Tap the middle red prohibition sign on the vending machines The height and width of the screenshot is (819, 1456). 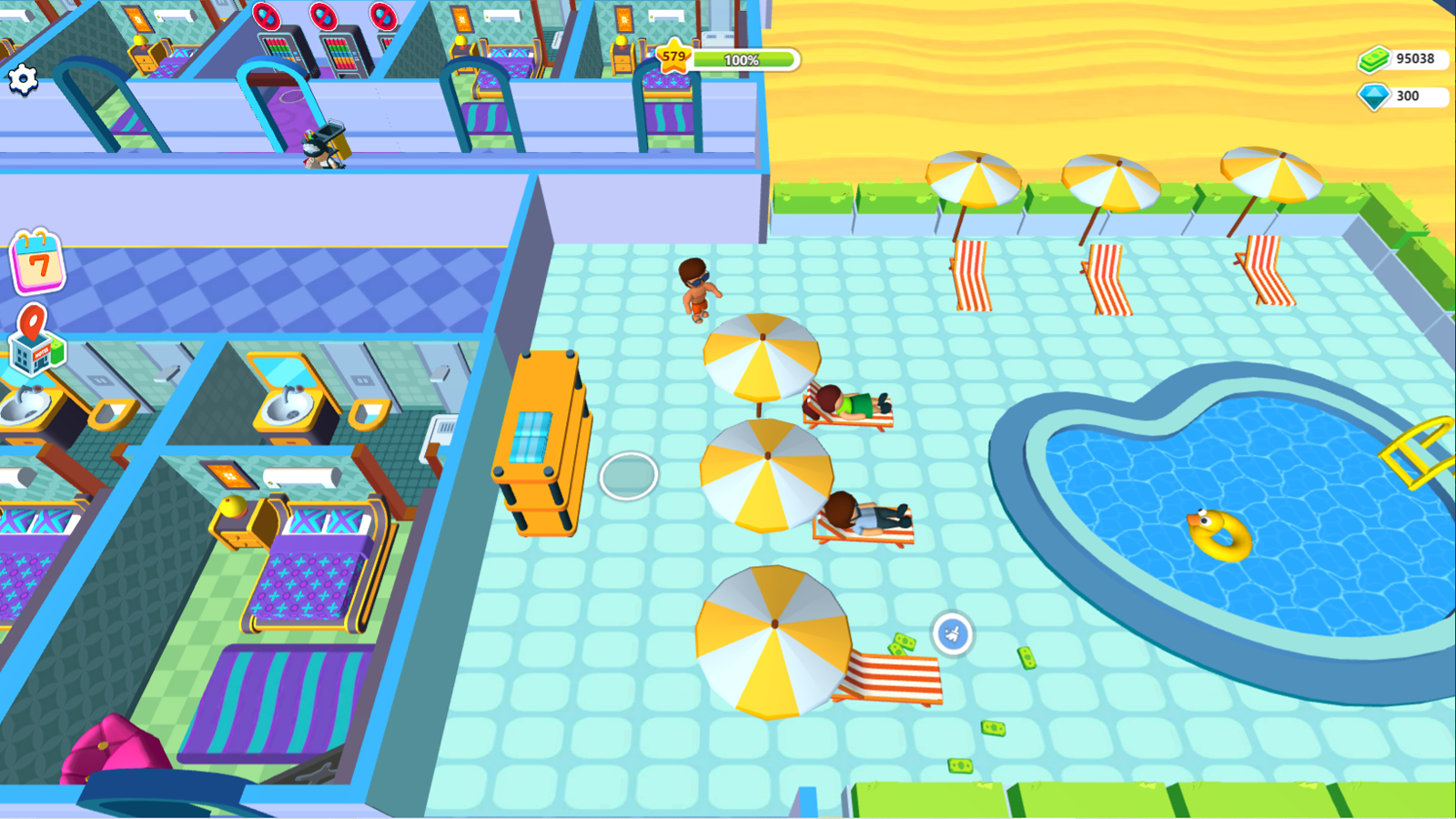[x=323, y=18]
